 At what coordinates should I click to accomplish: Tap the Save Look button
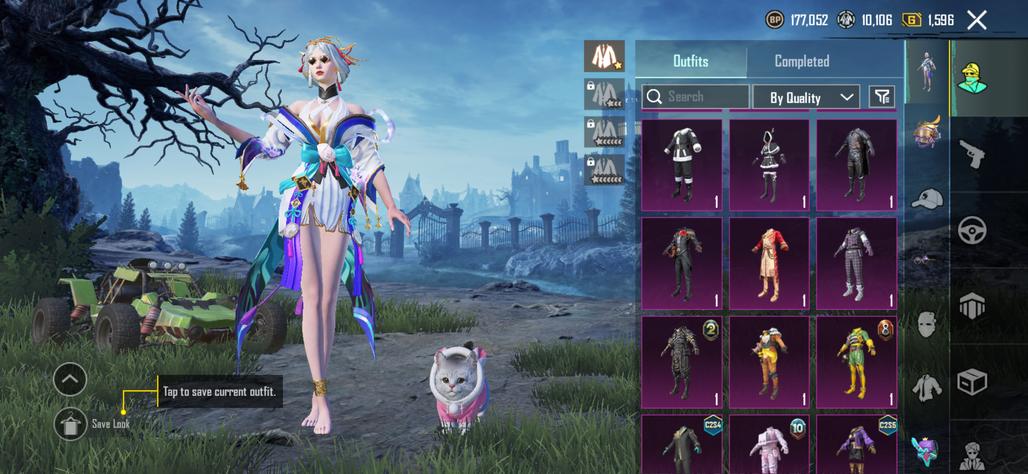(70, 424)
